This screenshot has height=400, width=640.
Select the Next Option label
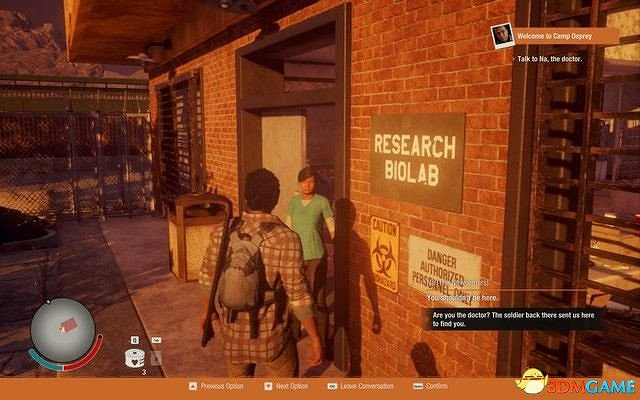[293, 385]
